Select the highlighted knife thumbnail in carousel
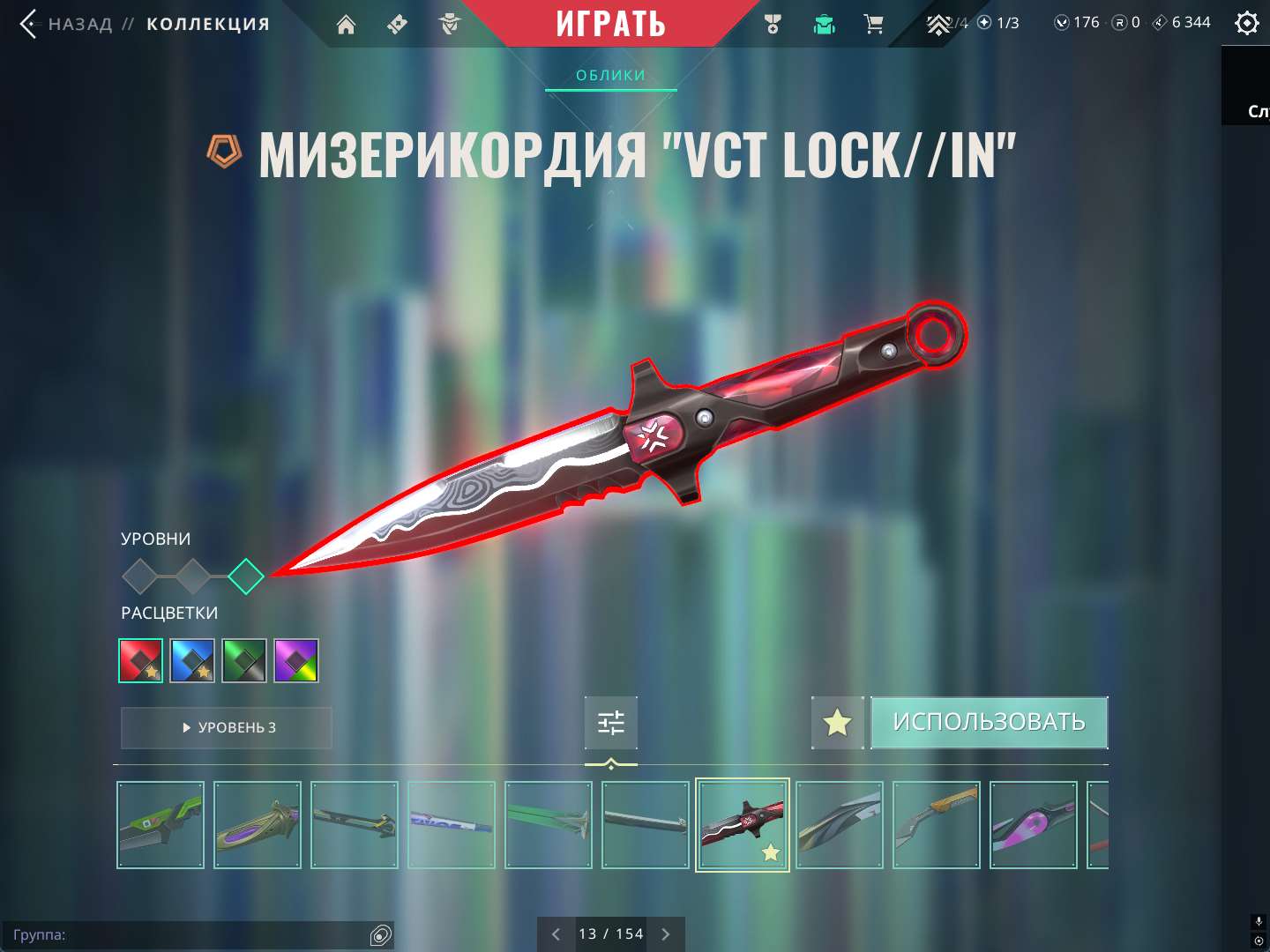This screenshot has height=952, width=1270. pyautogui.click(x=742, y=825)
